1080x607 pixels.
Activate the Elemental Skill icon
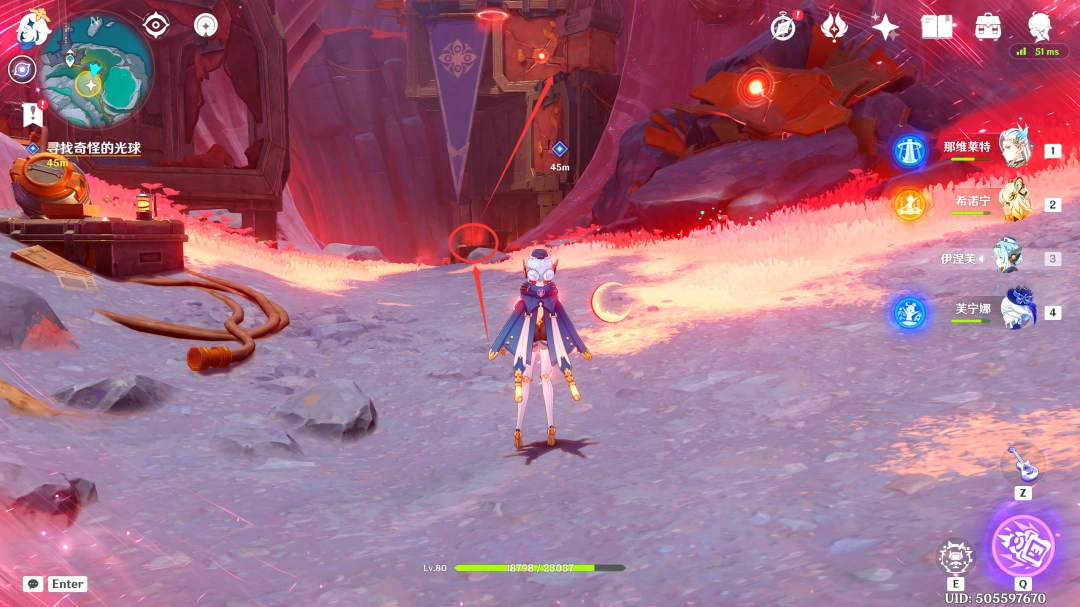955,558
